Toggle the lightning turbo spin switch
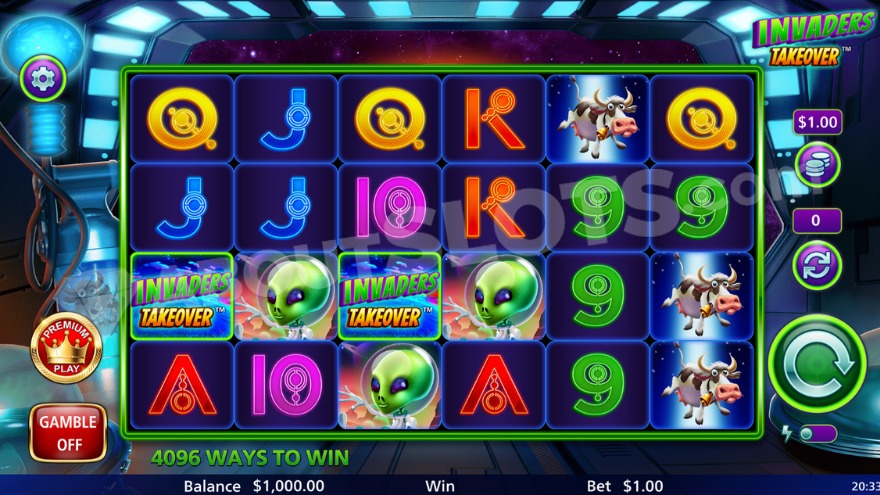880x495 pixels. (x=818, y=433)
